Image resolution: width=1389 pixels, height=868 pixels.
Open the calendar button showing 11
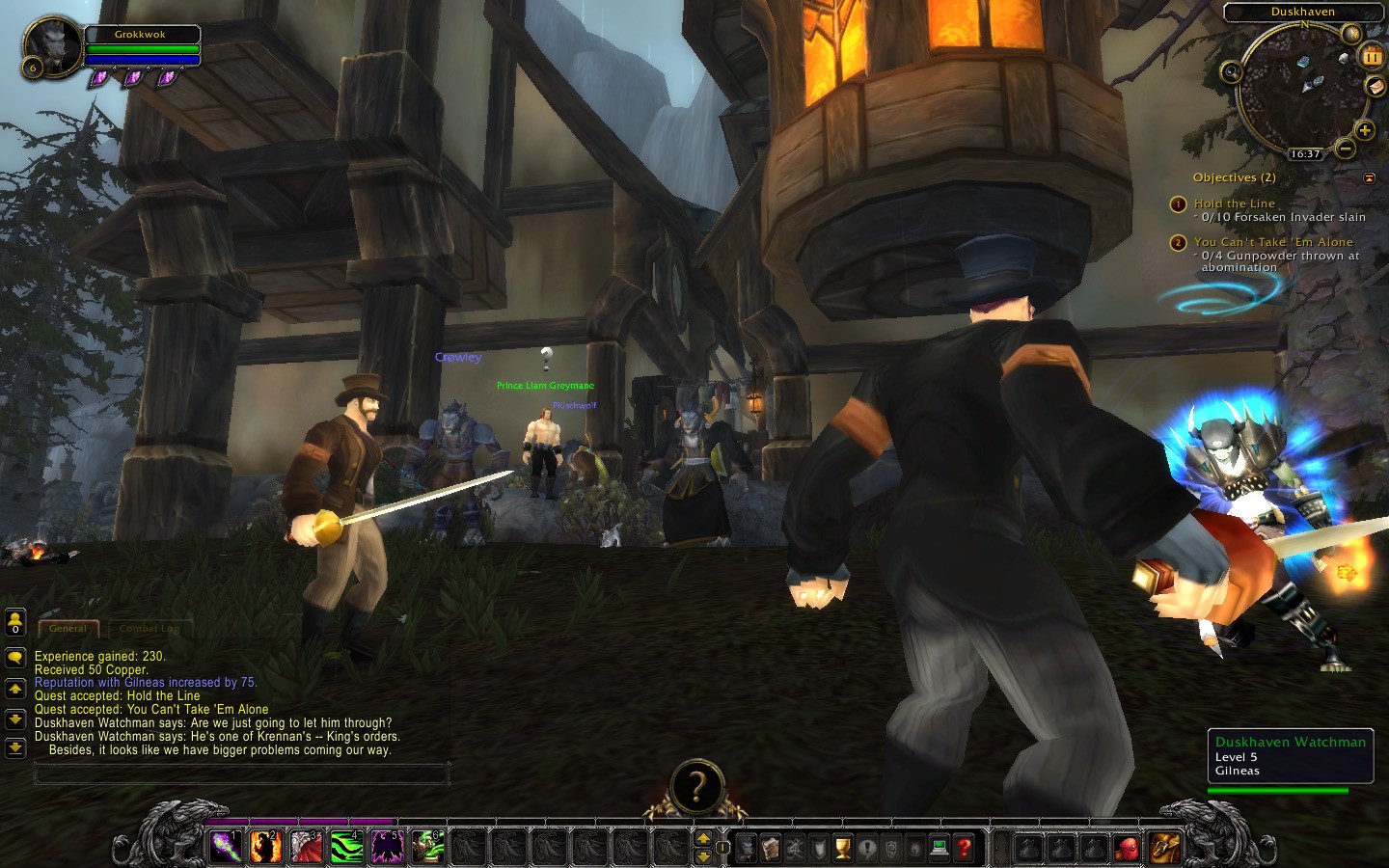point(1372,57)
